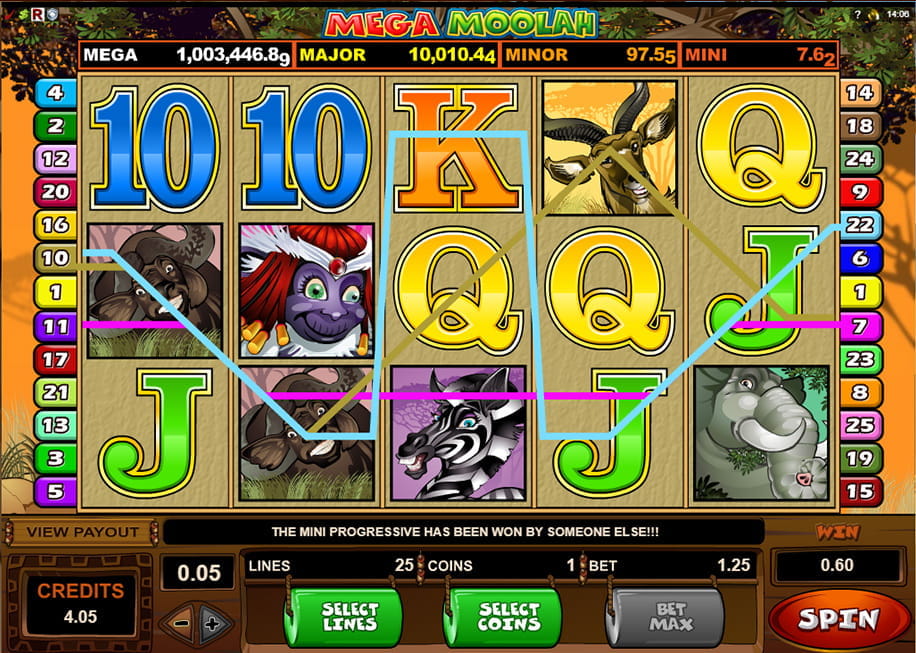Screen dimensions: 916x653
Task: Choose Select Lines green button
Action: tap(350, 617)
